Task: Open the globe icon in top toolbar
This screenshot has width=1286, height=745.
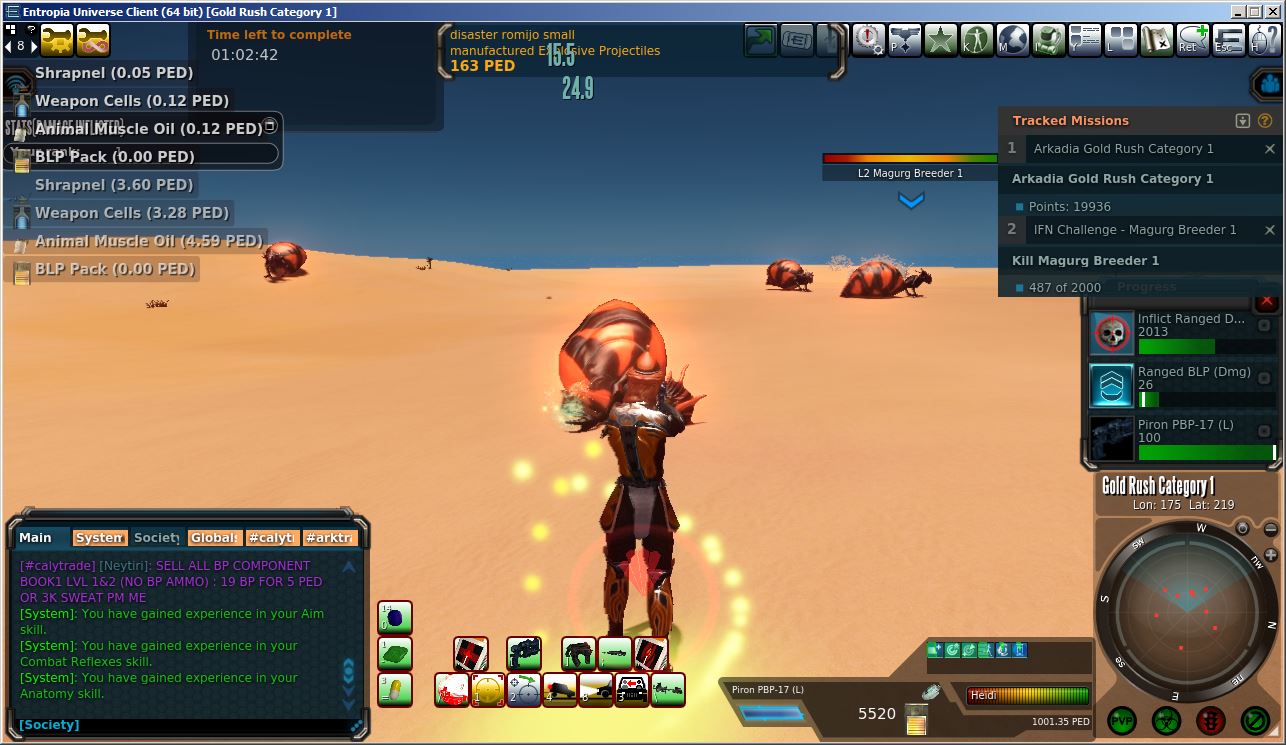Action: pyautogui.click(x=1012, y=40)
